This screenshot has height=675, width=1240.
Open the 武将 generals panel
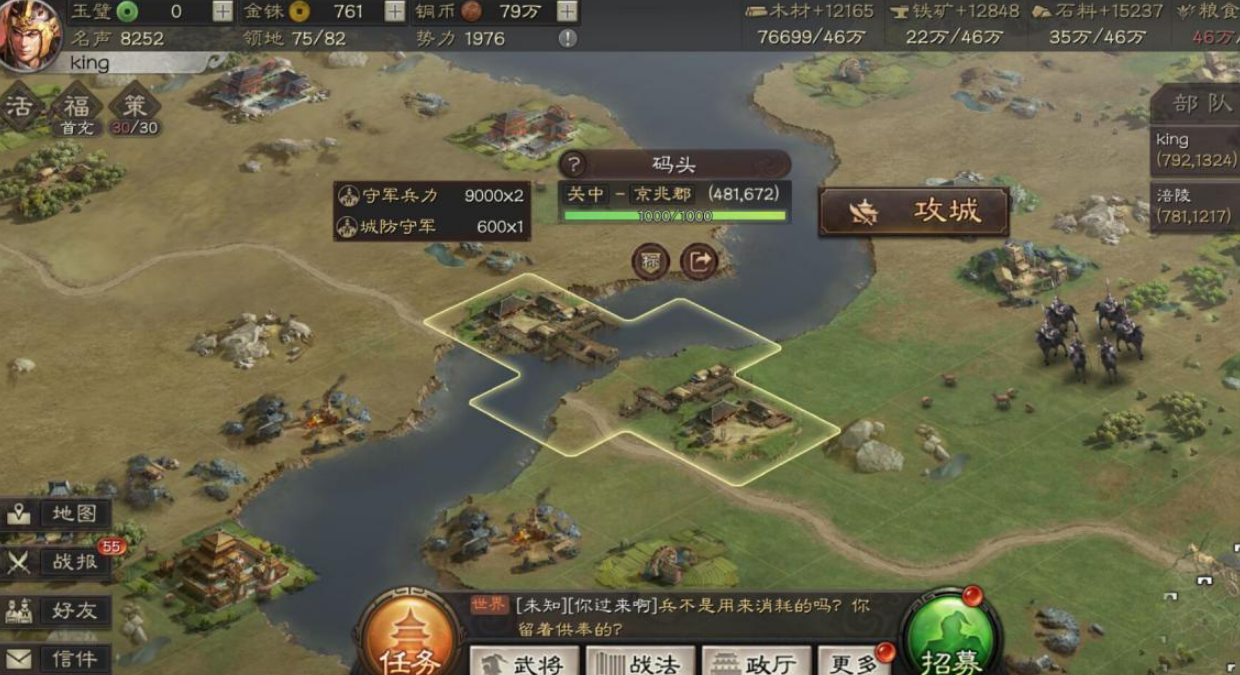[x=525, y=662]
